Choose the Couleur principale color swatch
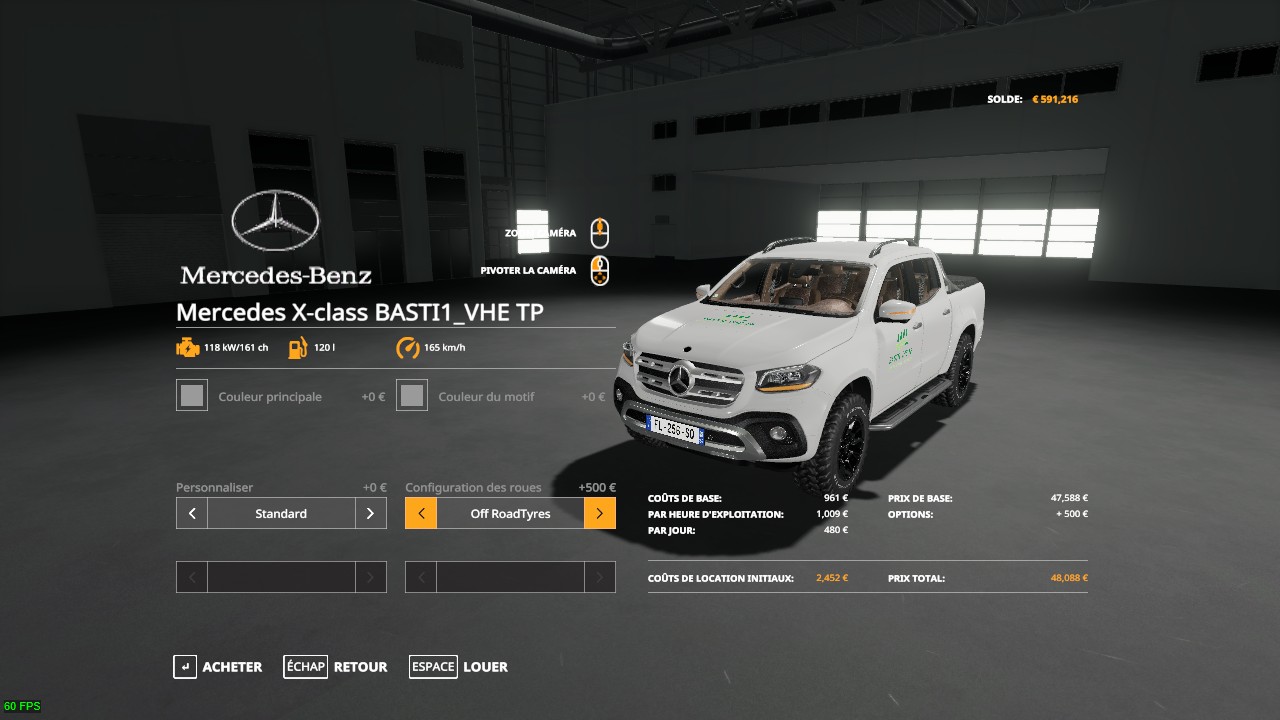 [x=192, y=396]
